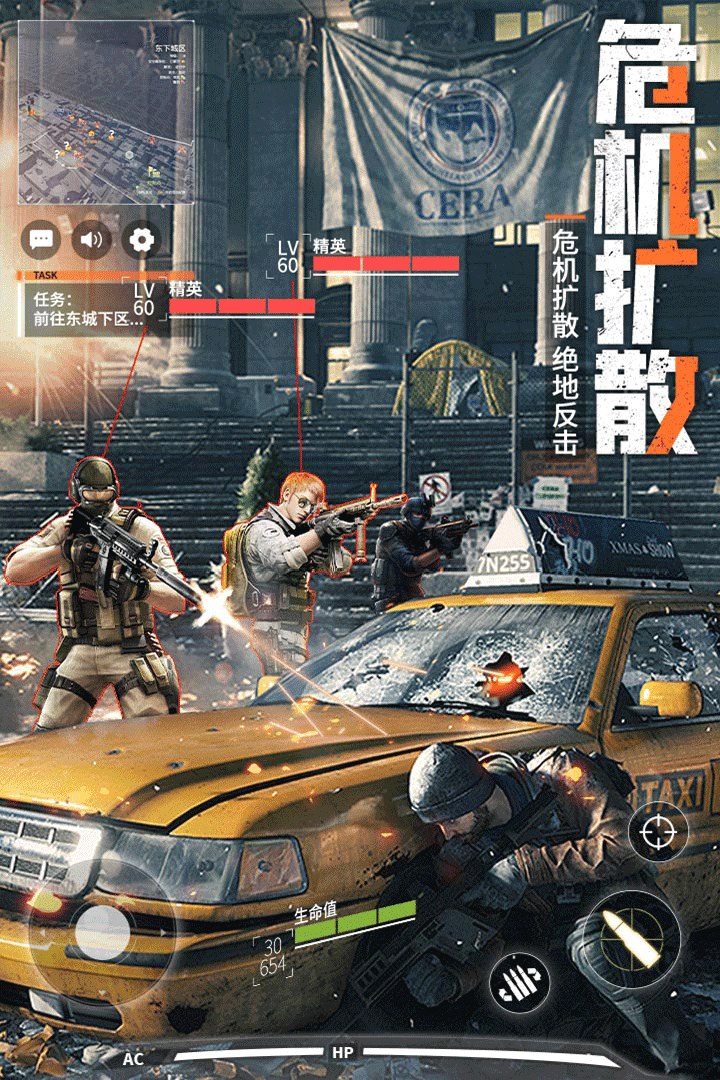Touch the virtual movement joystick

[x=102, y=933]
